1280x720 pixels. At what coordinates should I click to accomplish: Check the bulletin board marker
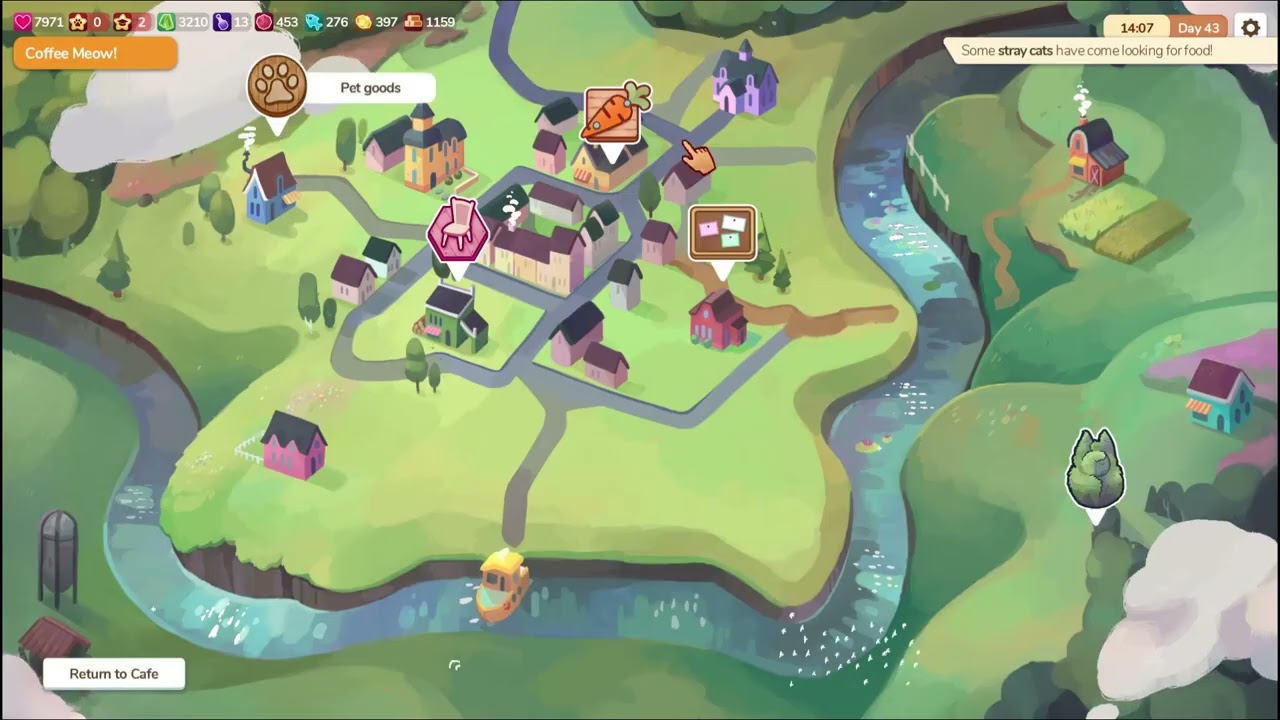(x=722, y=234)
